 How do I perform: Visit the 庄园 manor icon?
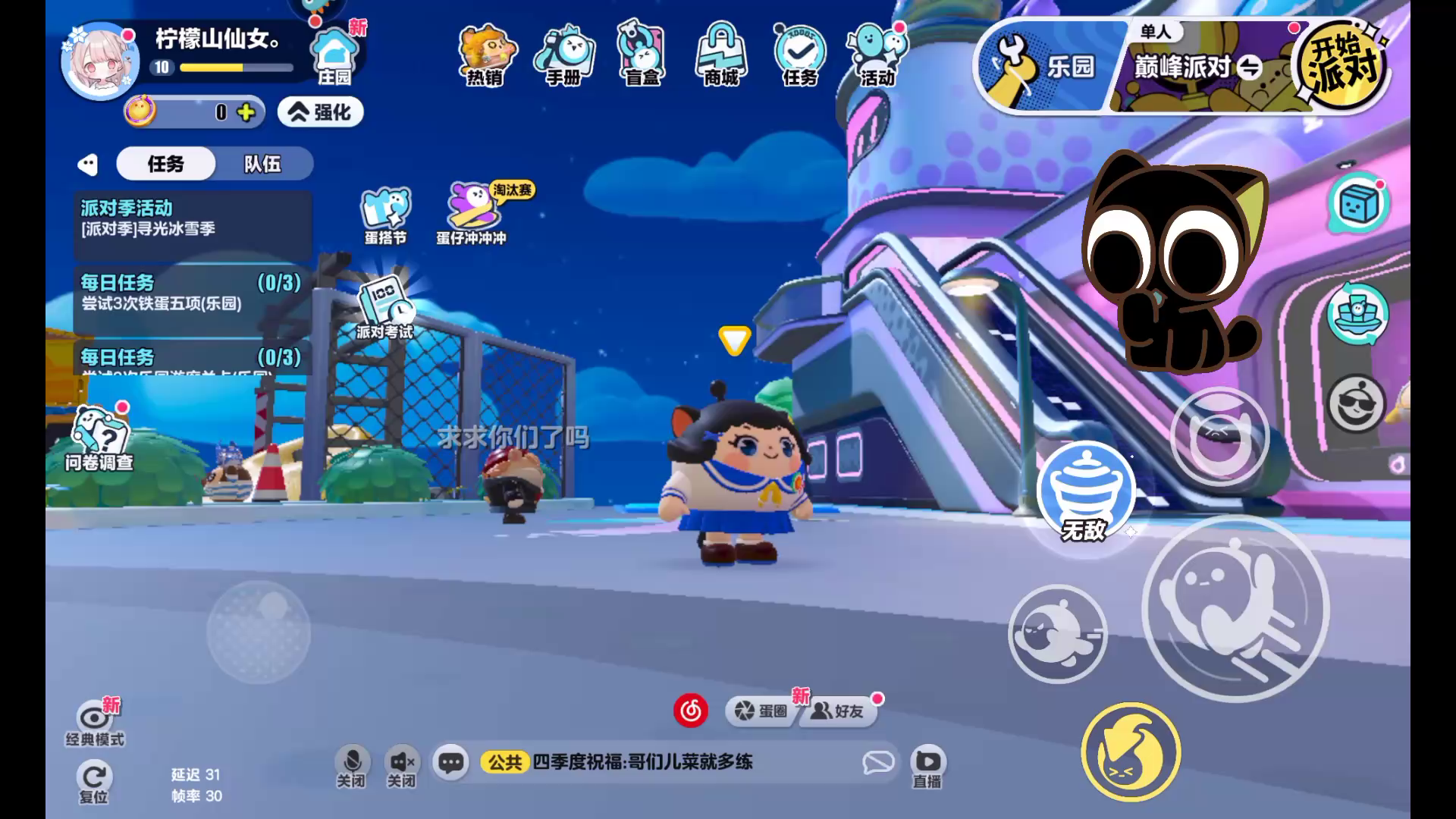coord(334,57)
